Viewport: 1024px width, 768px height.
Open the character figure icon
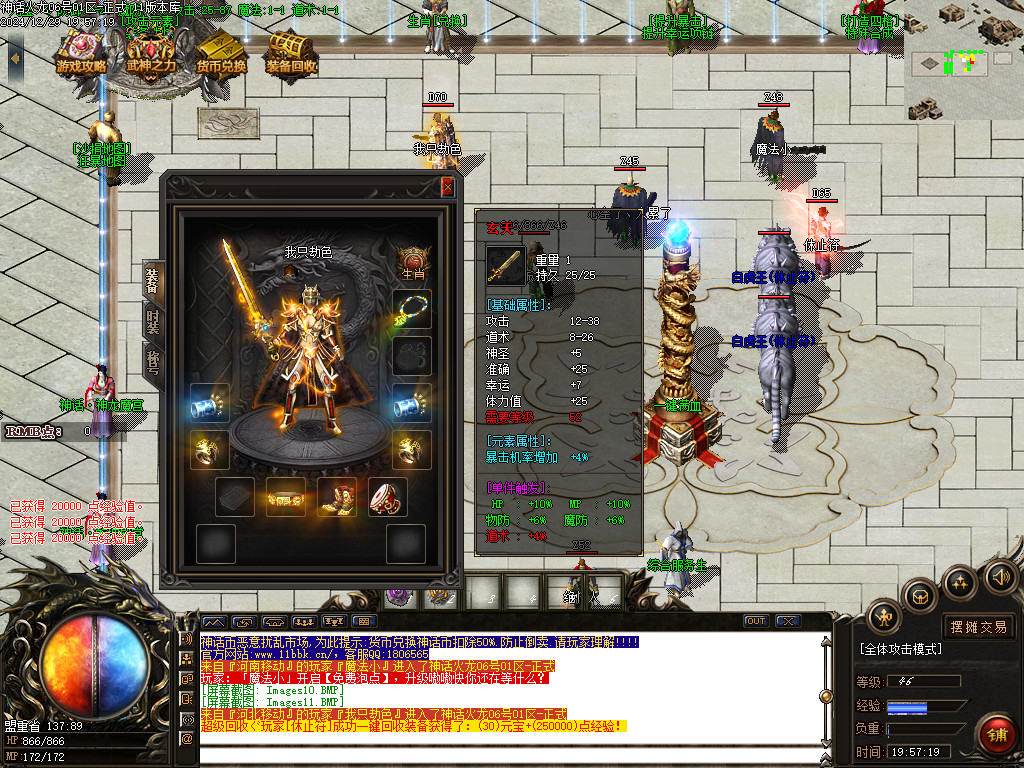click(x=884, y=617)
